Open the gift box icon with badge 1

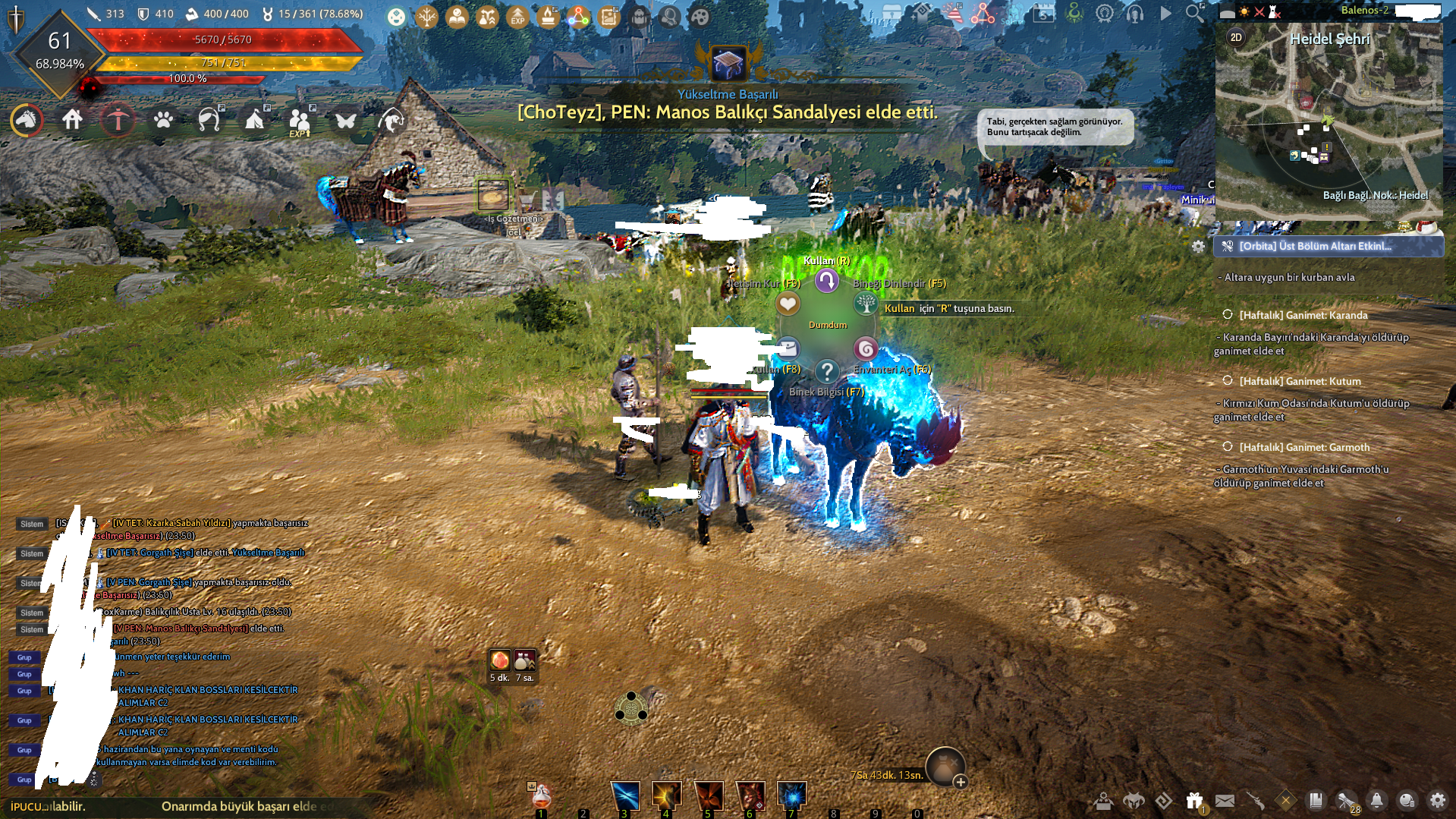pyautogui.click(x=1193, y=799)
